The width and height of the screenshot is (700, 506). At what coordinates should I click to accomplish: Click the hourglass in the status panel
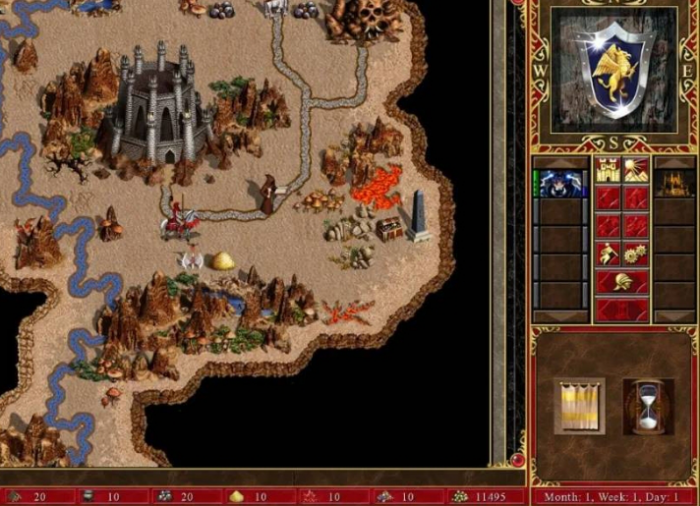[647, 406]
